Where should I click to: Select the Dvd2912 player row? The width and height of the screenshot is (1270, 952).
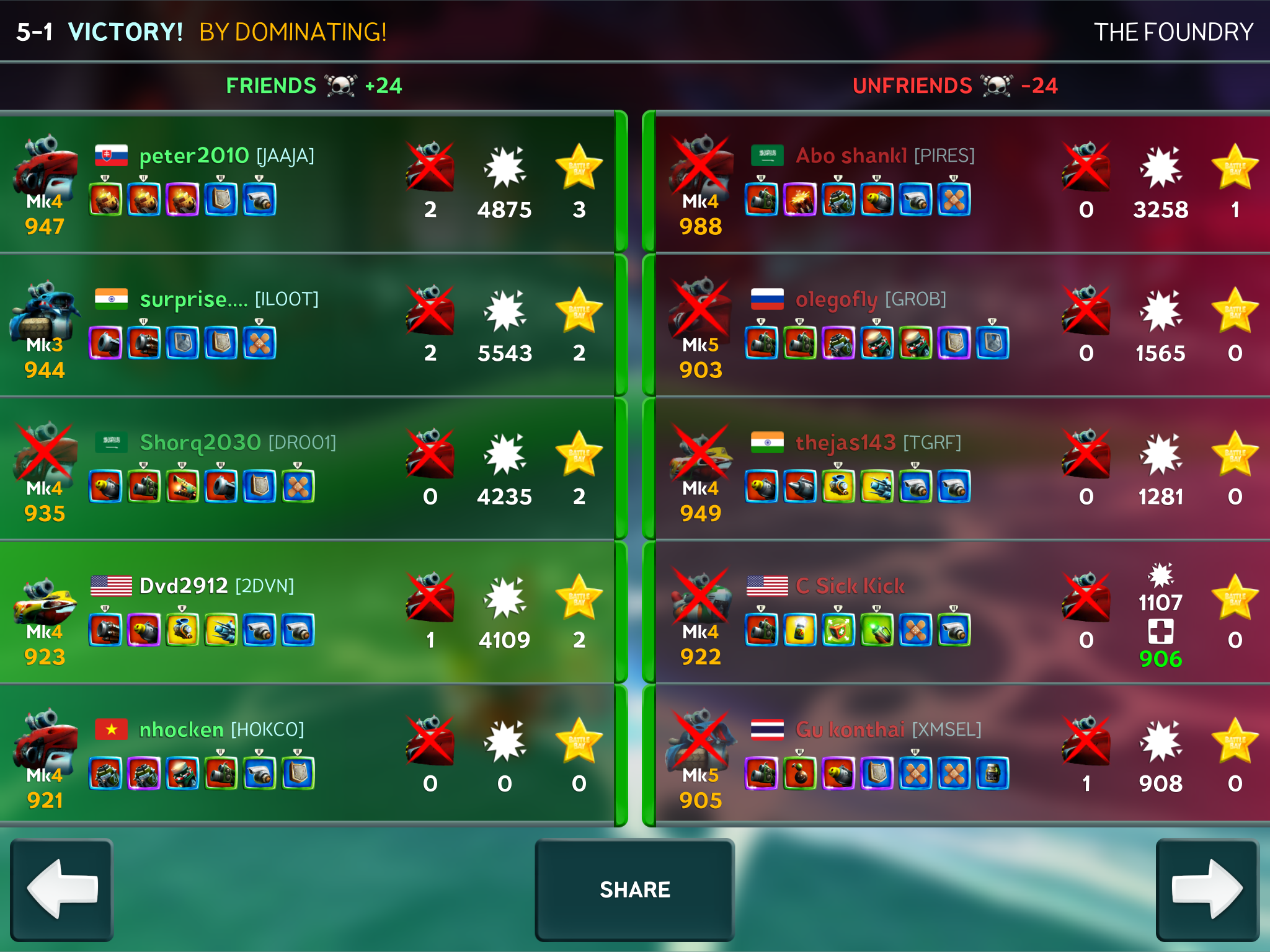pyautogui.click(x=307, y=613)
